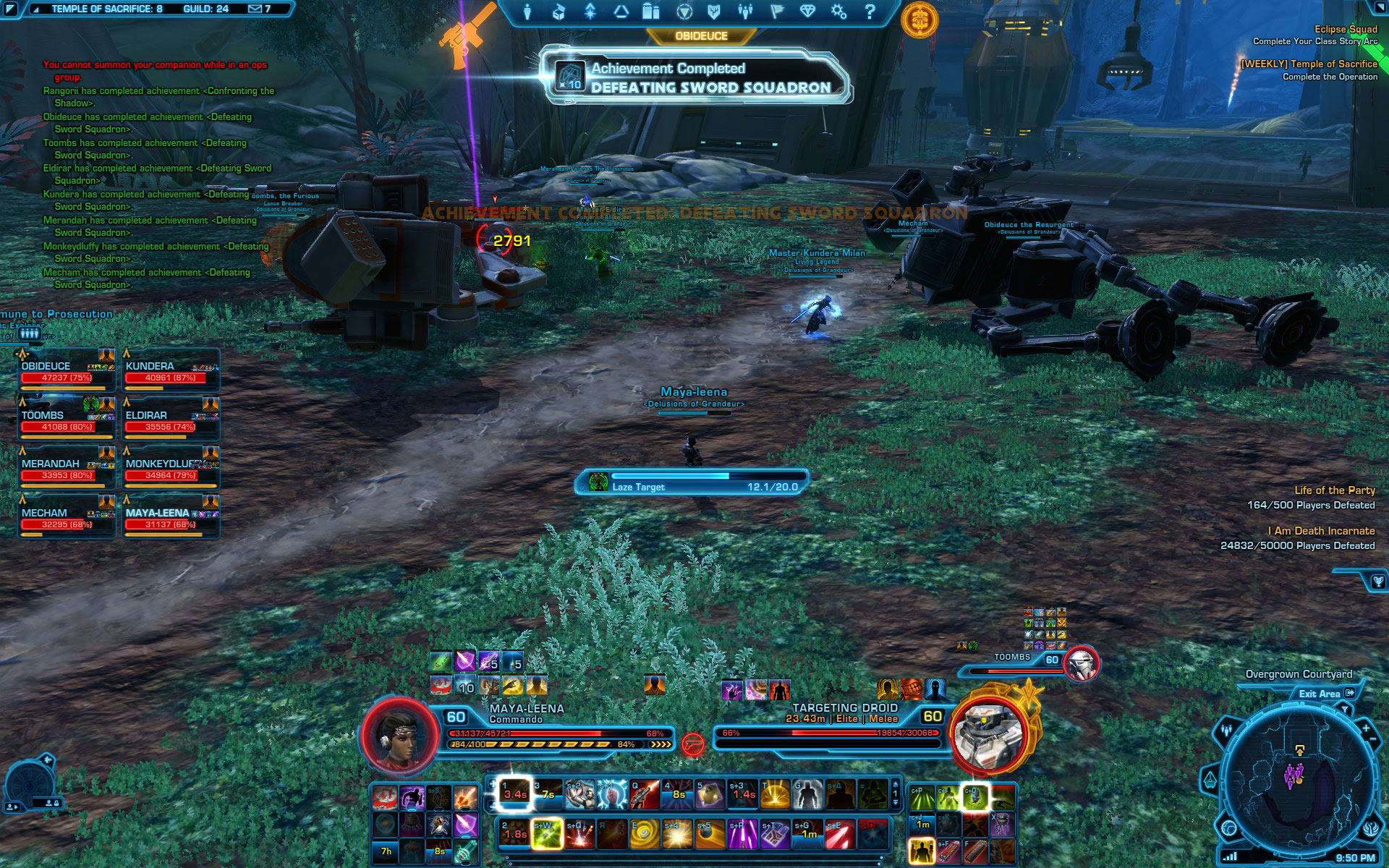1389x868 pixels.
Task: Select Merandah in the operation frames
Action: 67,469
